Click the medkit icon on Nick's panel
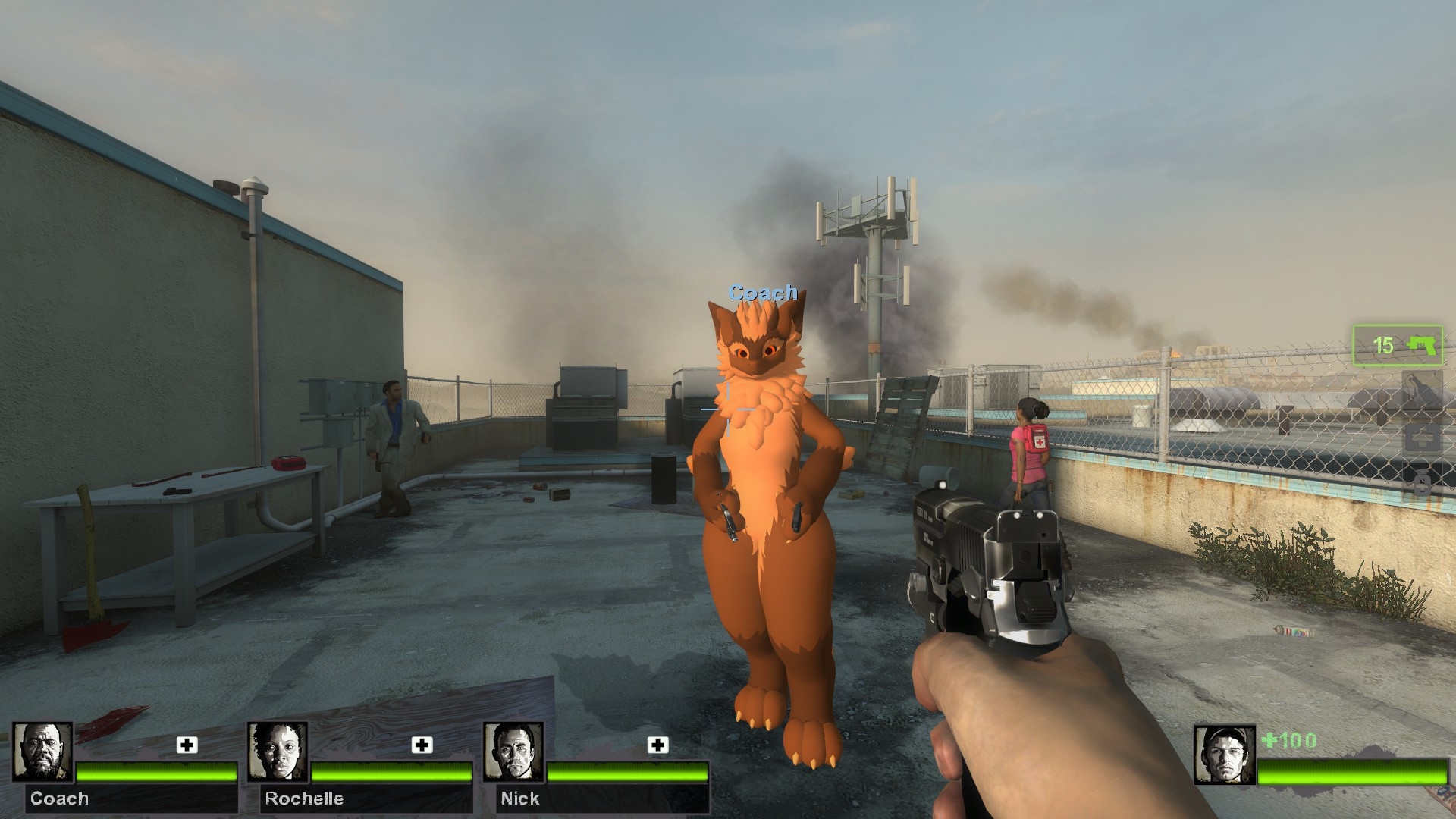The width and height of the screenshot is (1456, 819). (657, 745)
